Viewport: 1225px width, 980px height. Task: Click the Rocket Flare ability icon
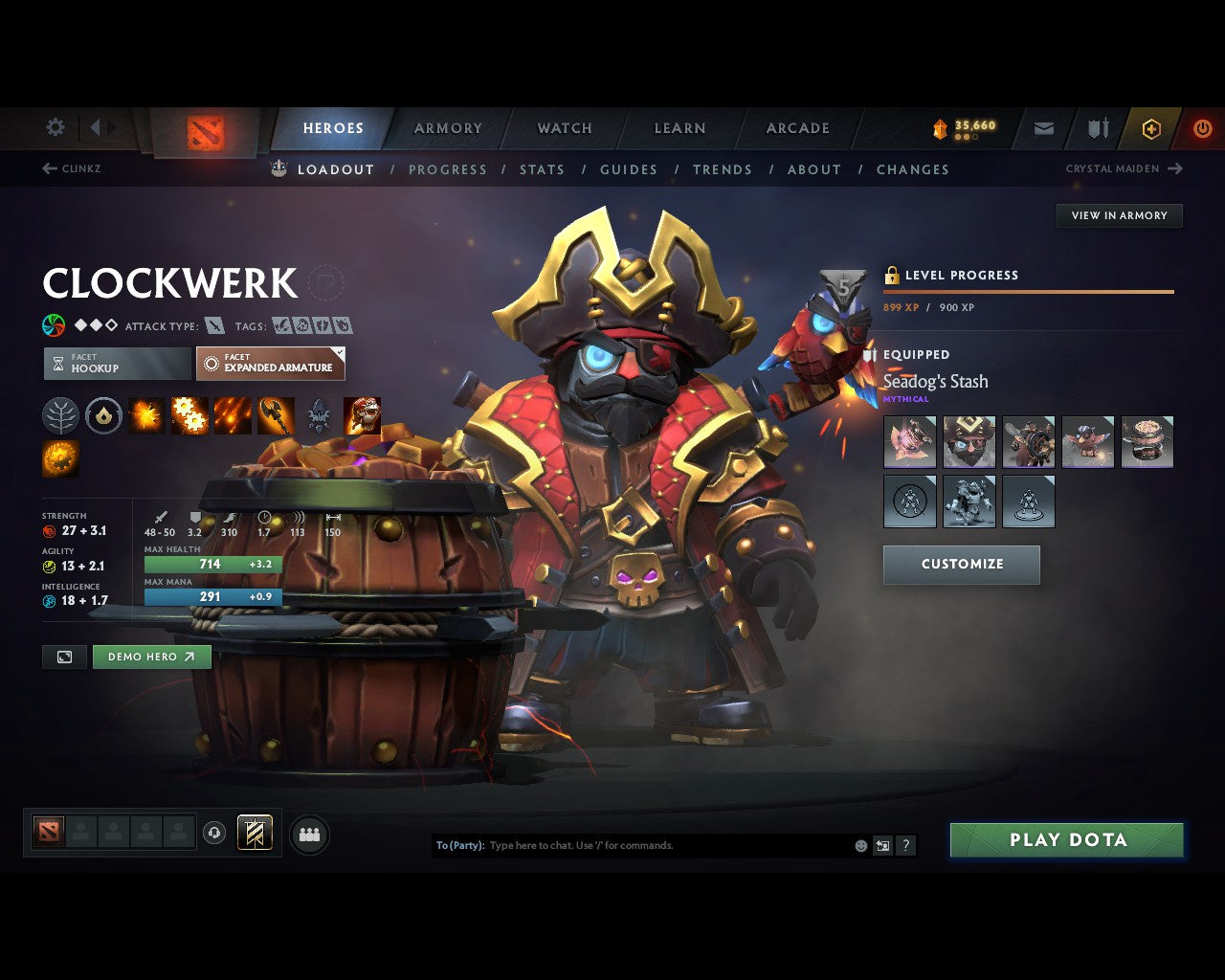click(231, 415)
